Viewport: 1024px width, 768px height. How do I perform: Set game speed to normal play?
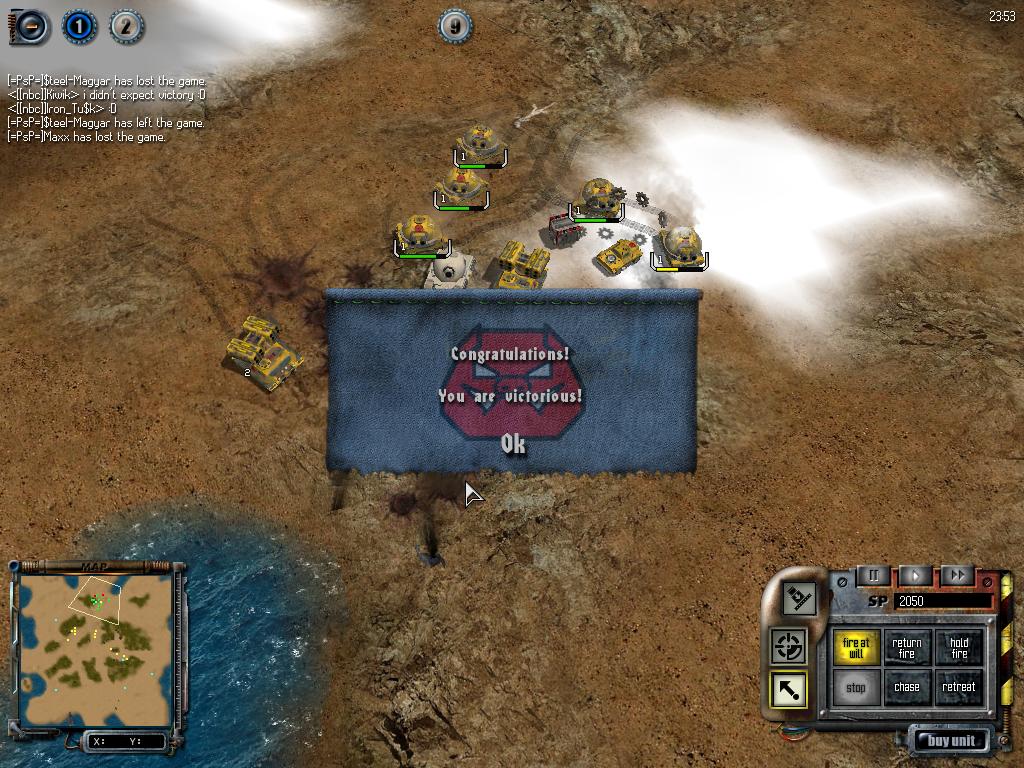click(915, 575)
